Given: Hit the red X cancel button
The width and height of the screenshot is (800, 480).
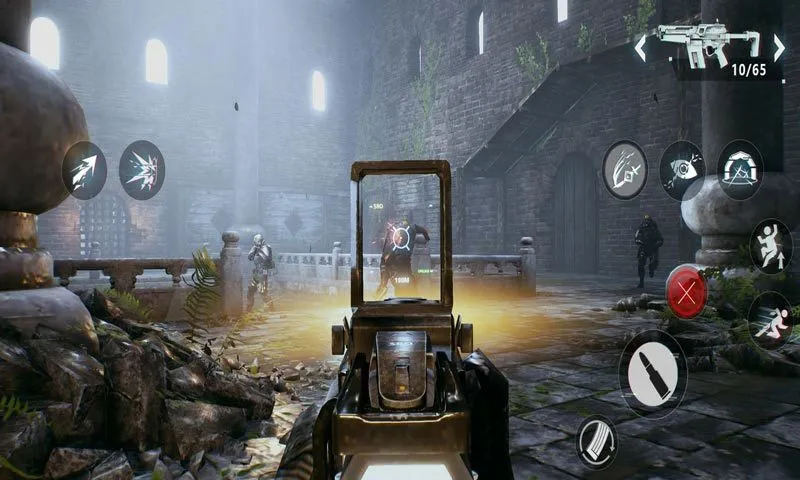Looking at the screenshot, I should point(687,292).
